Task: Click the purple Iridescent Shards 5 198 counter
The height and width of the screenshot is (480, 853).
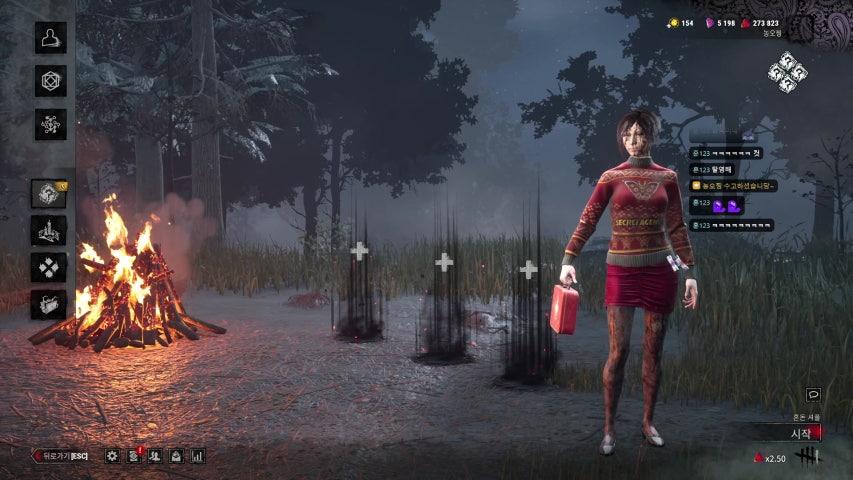Action: click(x=719, y=22)
